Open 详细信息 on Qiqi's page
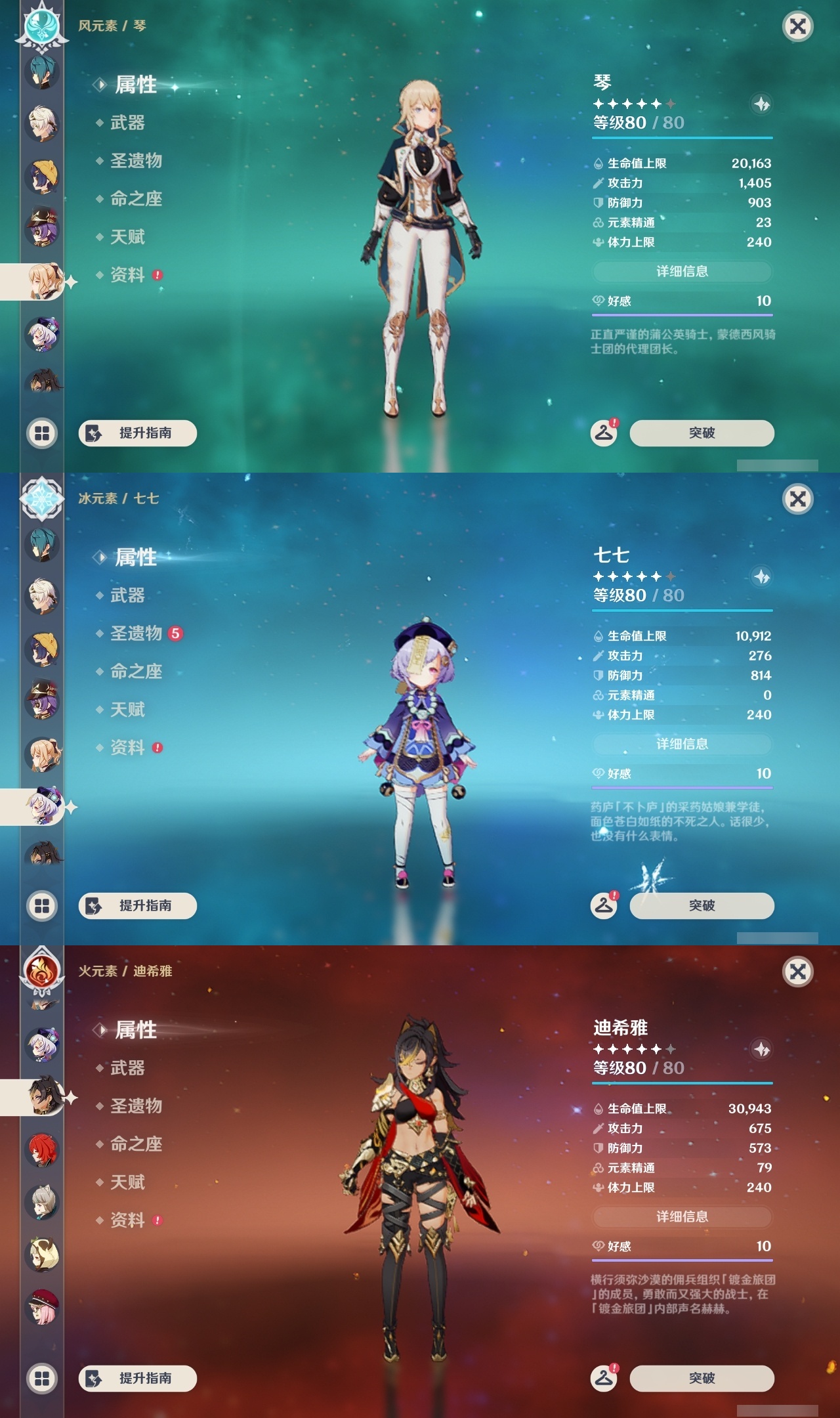The width and height of the screenshot is (840, 1418). point(682,744)
